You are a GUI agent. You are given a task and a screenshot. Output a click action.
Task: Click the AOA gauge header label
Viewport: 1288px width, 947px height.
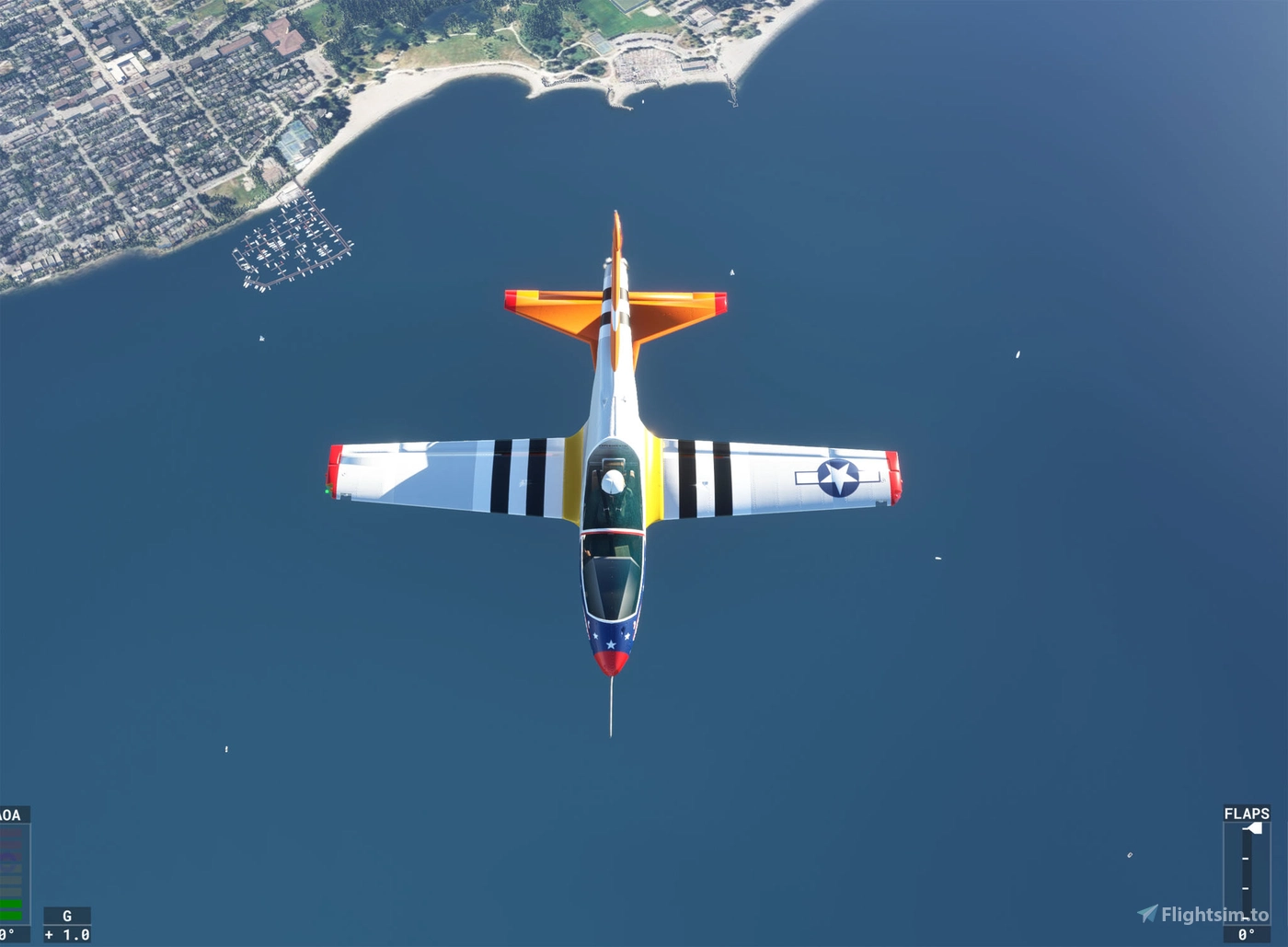(11, 814)
